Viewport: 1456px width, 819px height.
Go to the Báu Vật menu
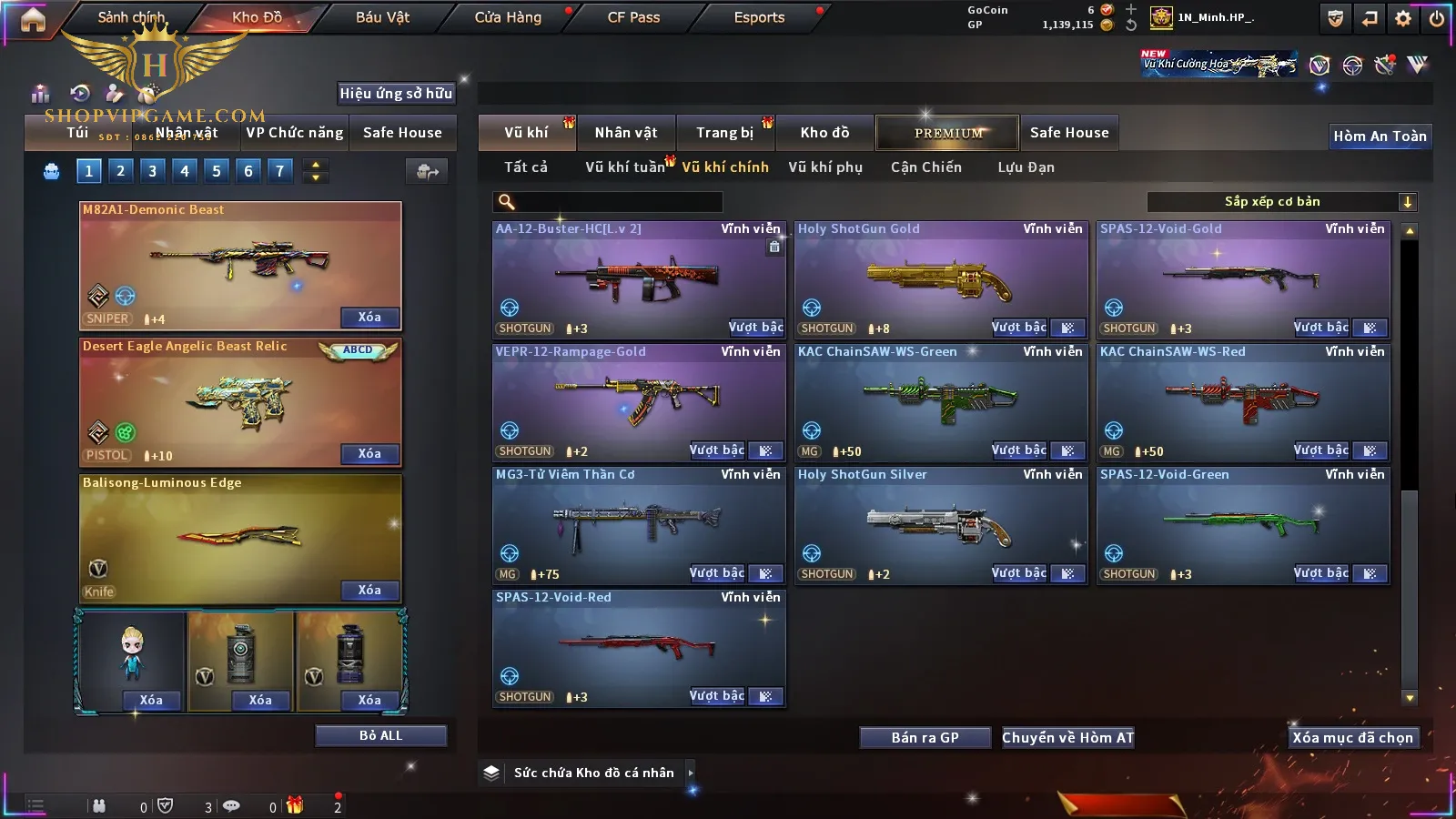click(382, 17)
